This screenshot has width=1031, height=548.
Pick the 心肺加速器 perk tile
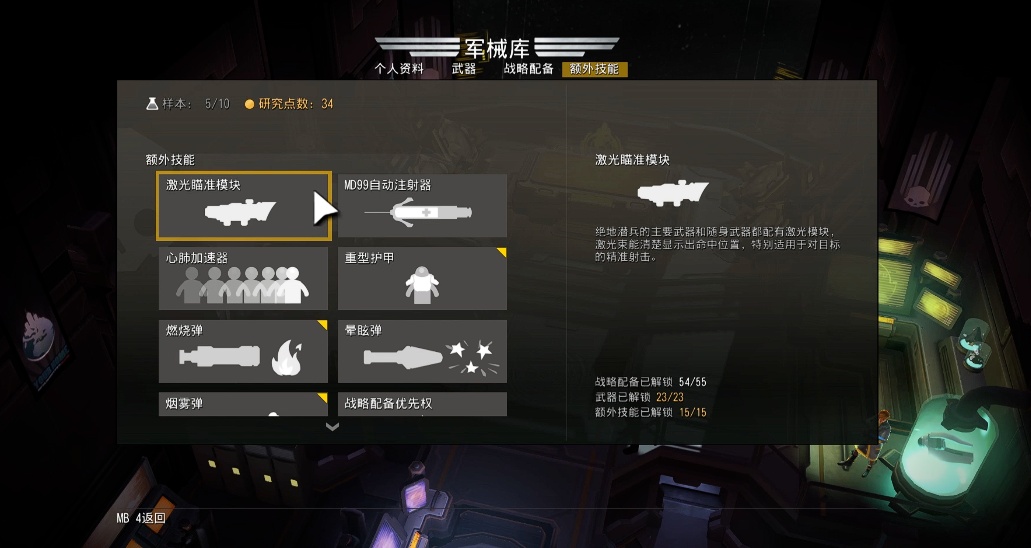(x=243, y=278)
